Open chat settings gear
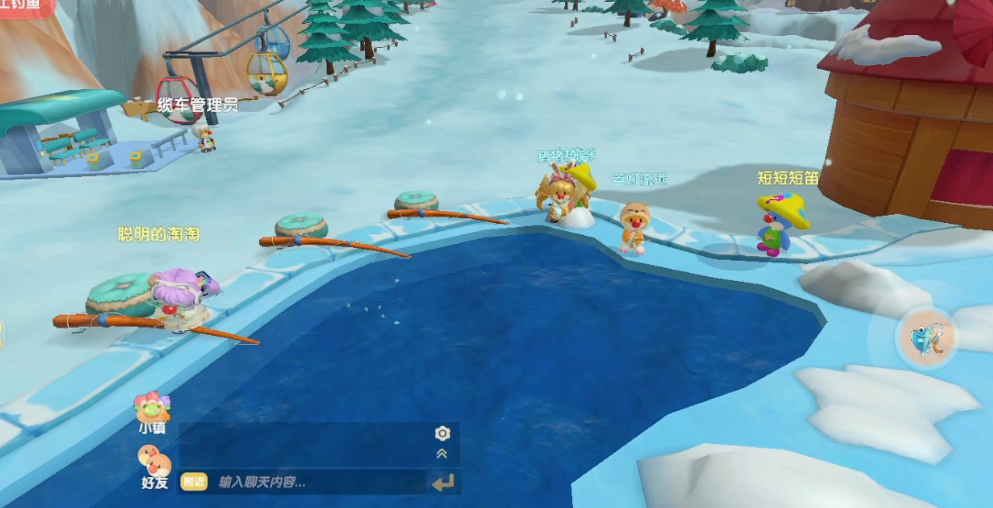This screenshot has width=993, height=508. click(442, 433)
